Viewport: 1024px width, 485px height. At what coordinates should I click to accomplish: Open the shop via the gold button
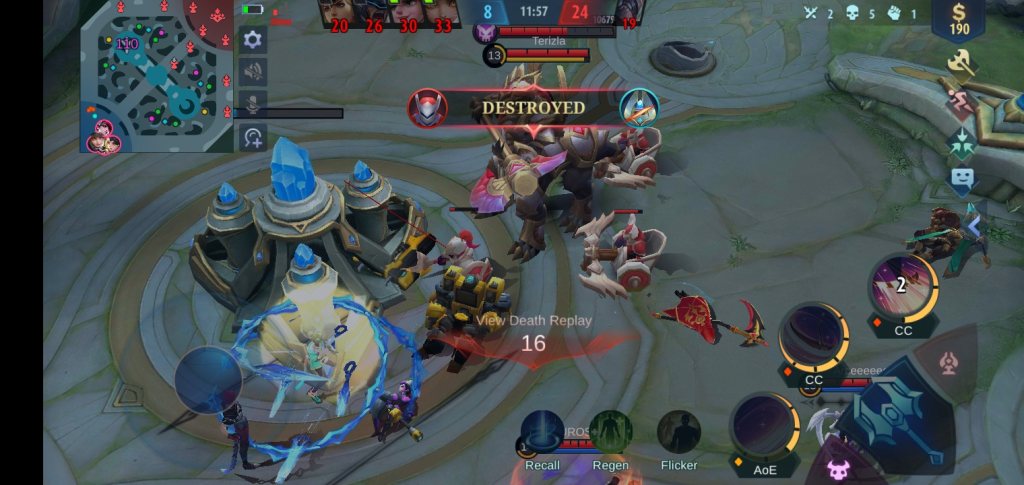(x=961, y=20)
